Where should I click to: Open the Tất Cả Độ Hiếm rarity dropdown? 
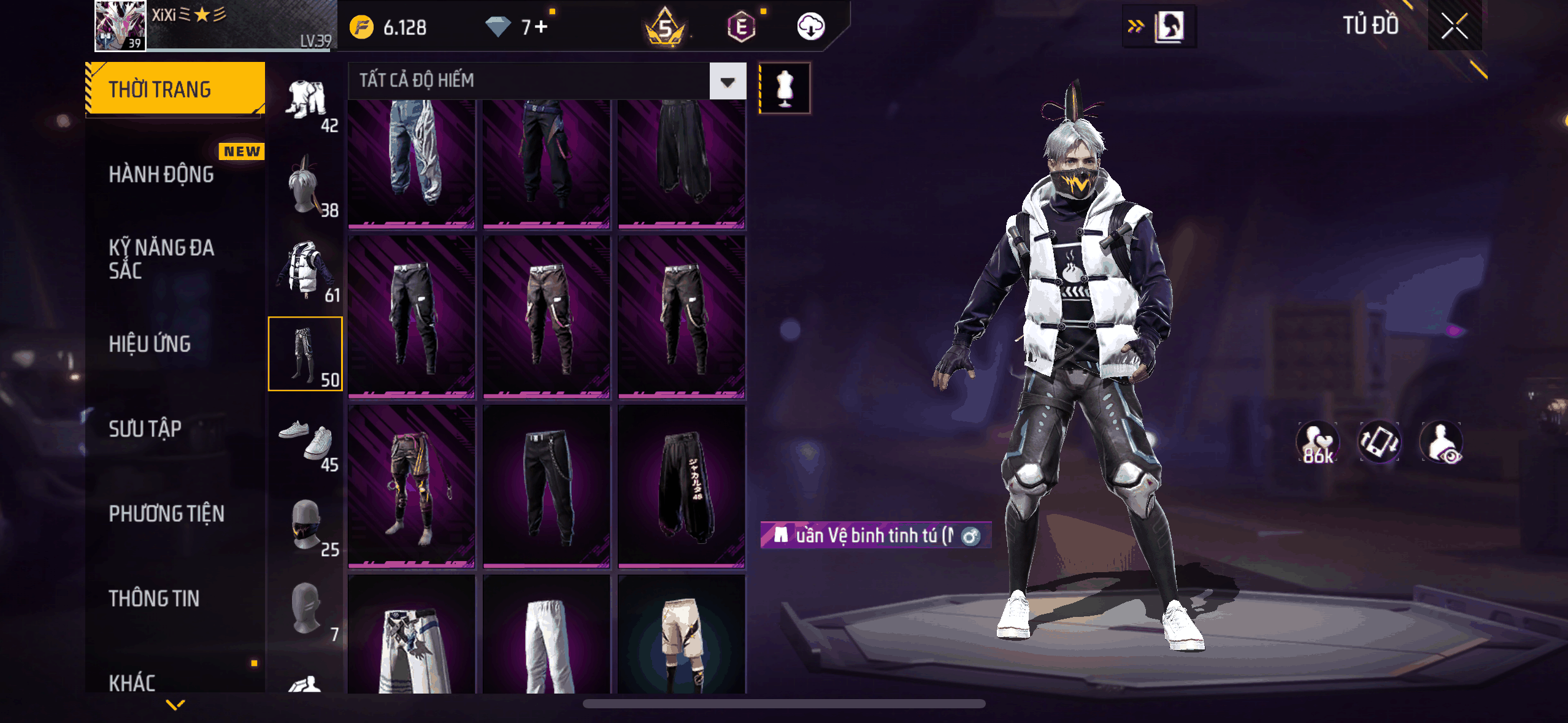click(728, 81)
